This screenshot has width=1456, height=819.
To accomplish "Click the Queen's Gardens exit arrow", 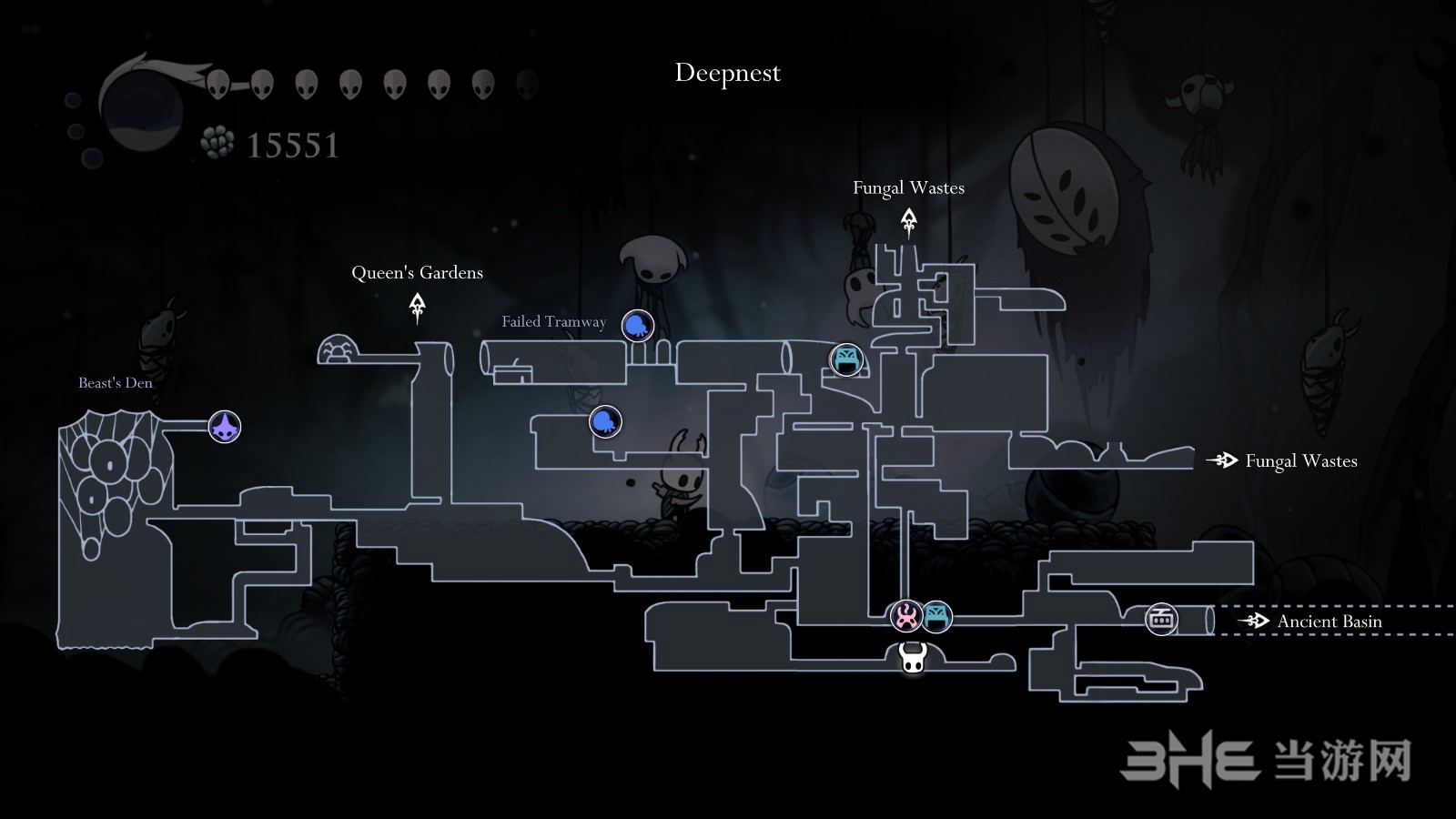I will [418, 307].
